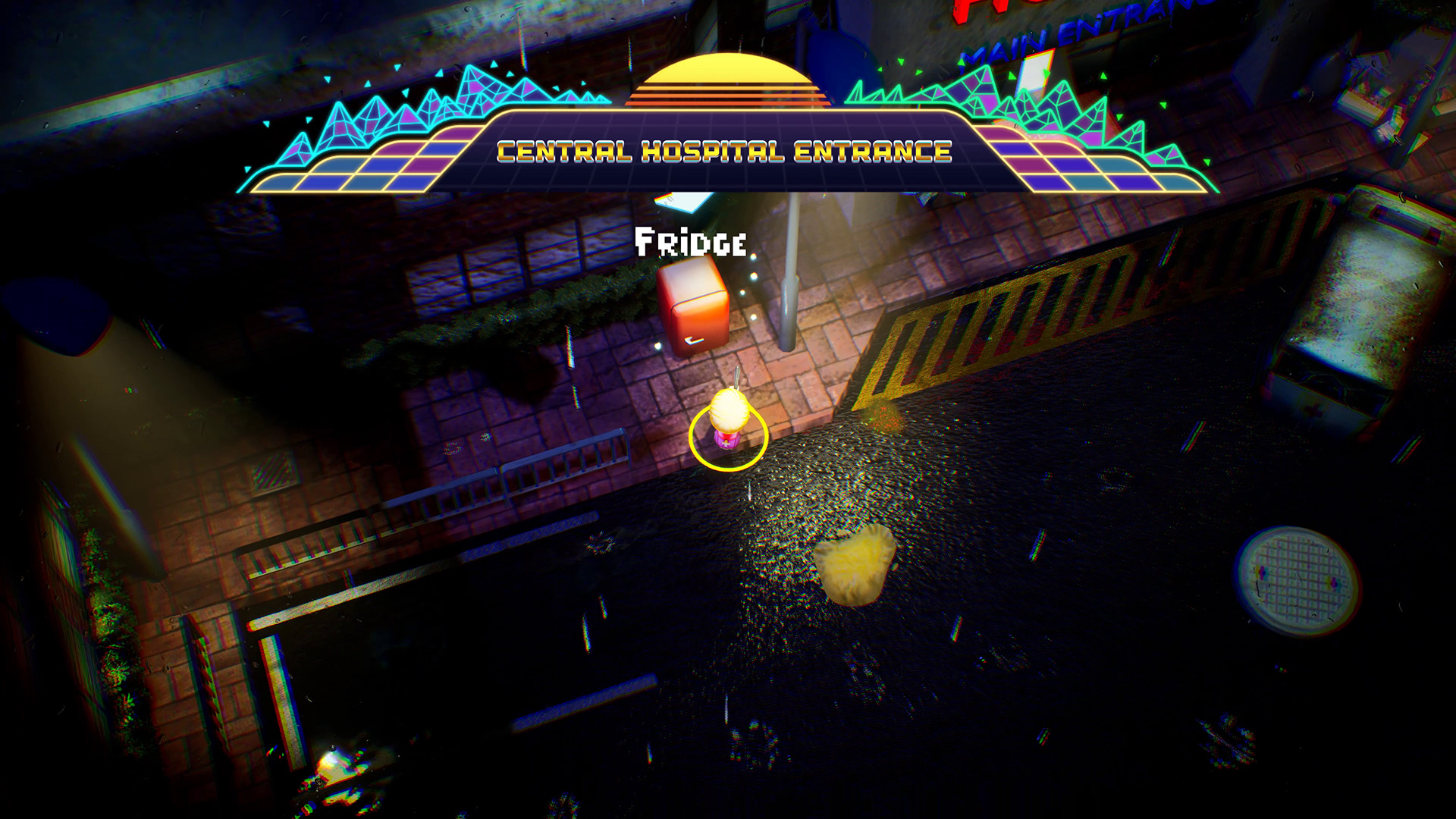Click the neon mountain peaks right of the banner
1456x819 pixels.
pos(1062,106)
